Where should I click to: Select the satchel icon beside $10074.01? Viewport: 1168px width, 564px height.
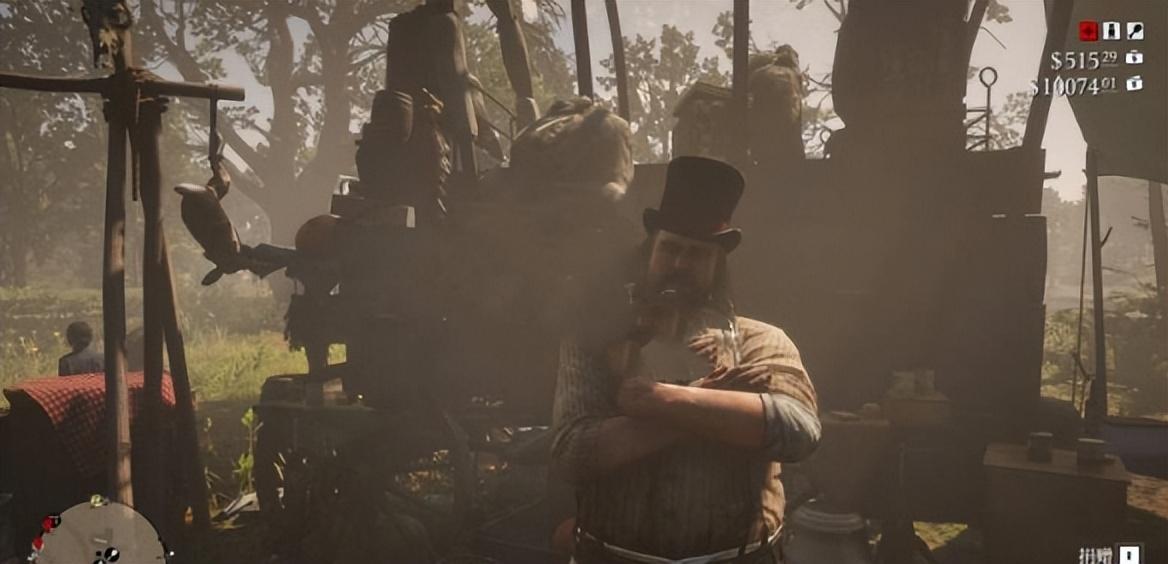(1134, 84)
